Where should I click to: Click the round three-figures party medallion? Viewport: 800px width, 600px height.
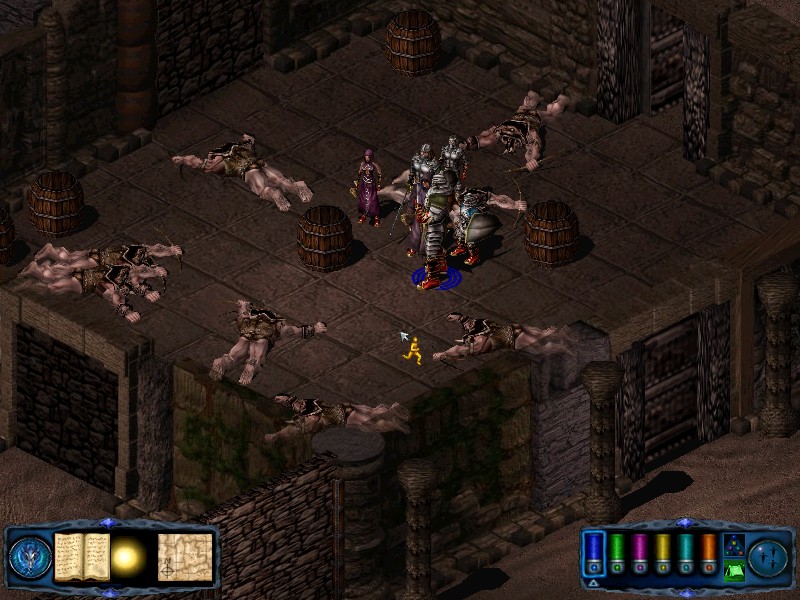point(768,557)
